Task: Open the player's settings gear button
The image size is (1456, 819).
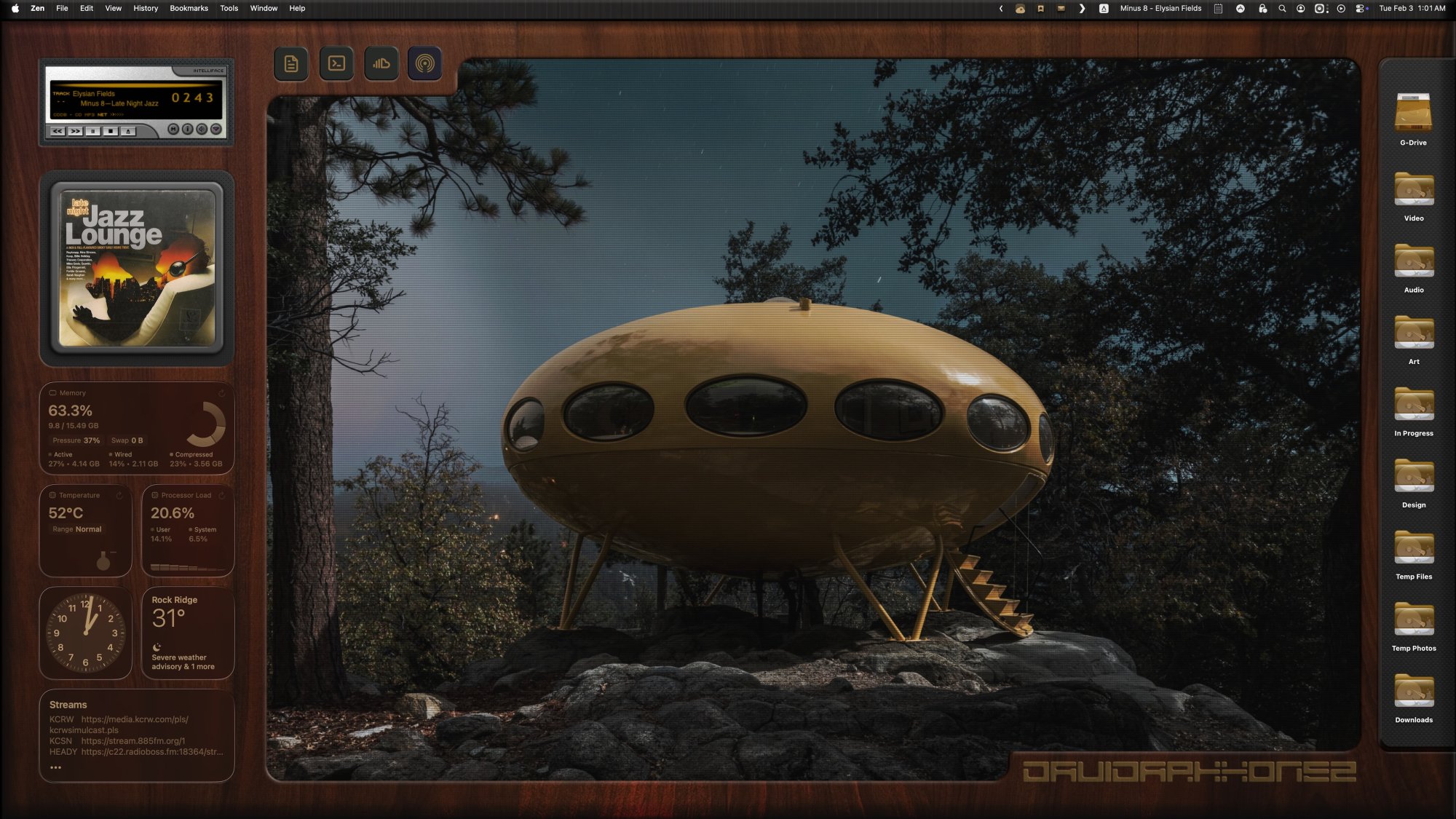Action: [202, 131]
